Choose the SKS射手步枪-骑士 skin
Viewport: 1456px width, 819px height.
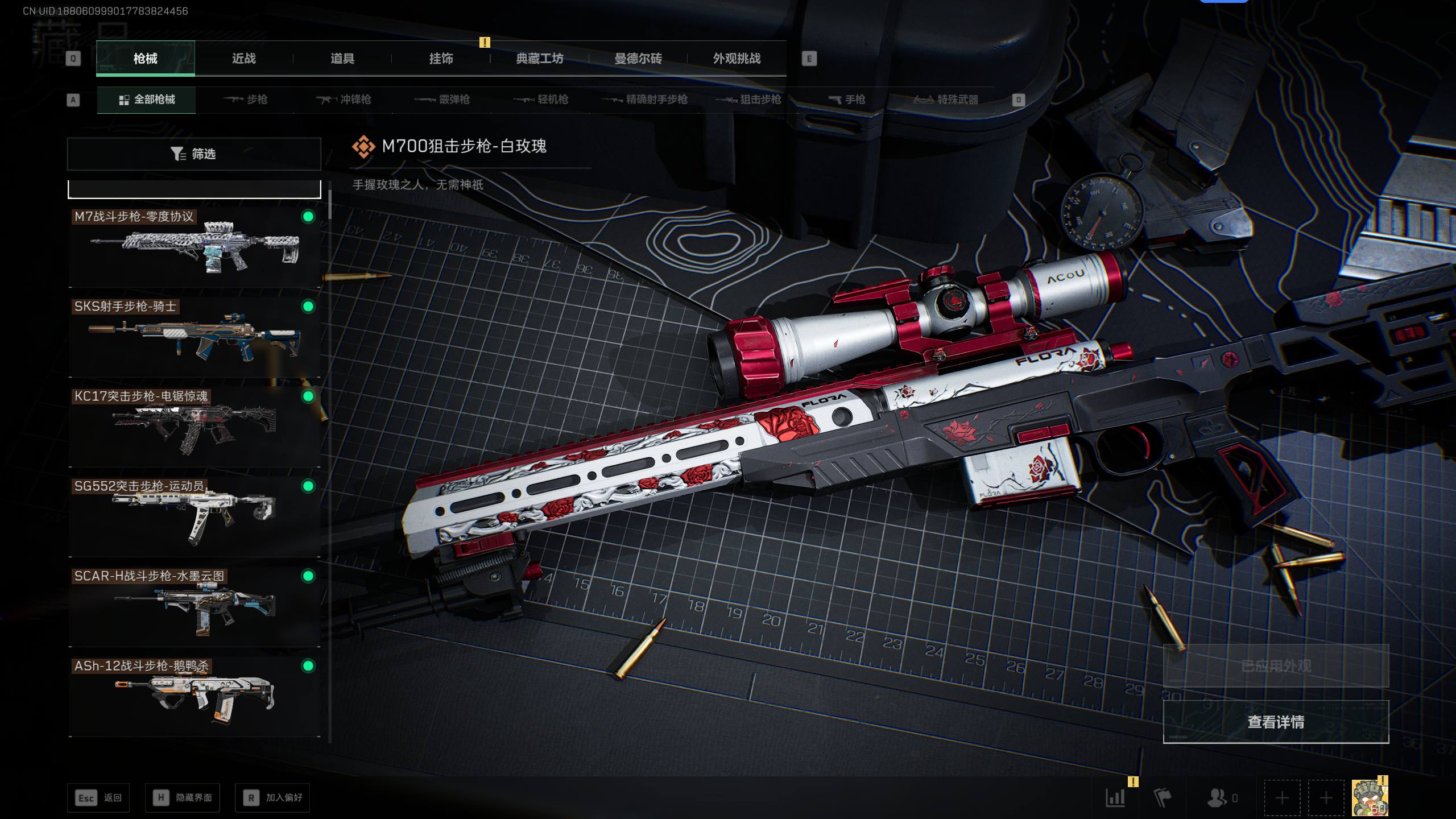coord(194,337)
